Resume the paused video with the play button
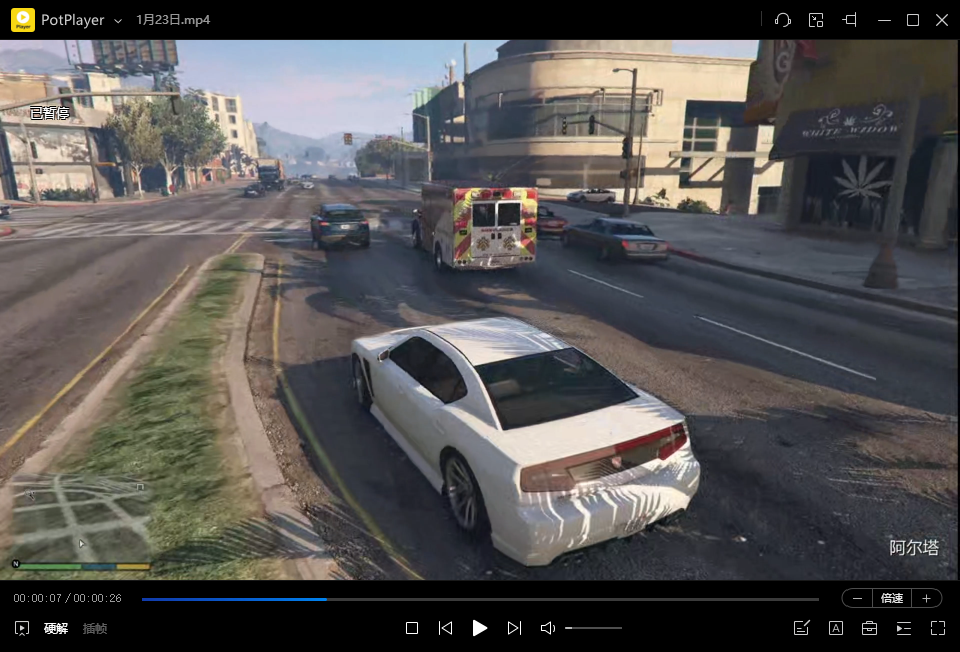 pyautogui.click(x=480, y=628)
